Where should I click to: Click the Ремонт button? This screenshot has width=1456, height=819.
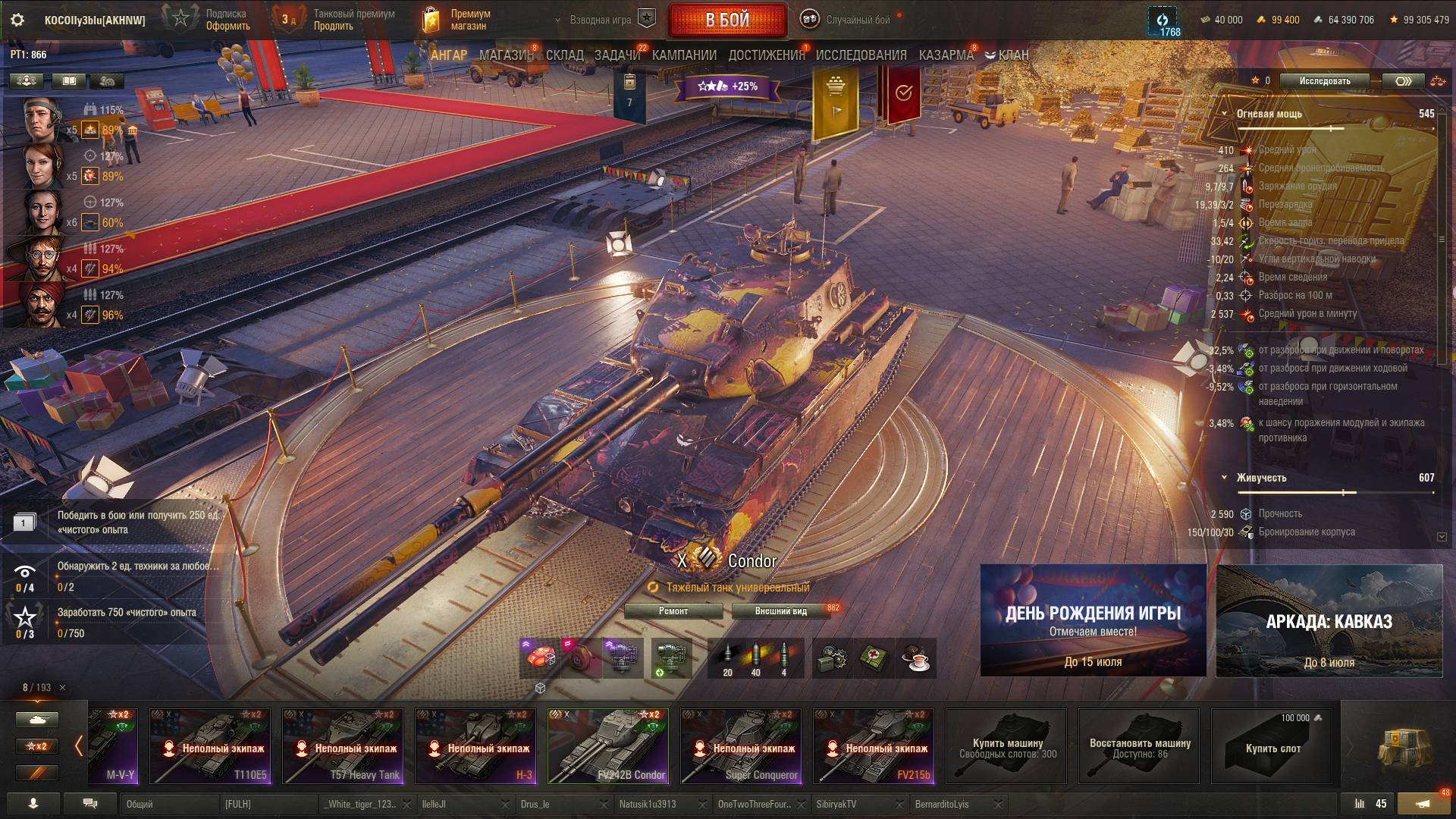(x=673, y=611)
